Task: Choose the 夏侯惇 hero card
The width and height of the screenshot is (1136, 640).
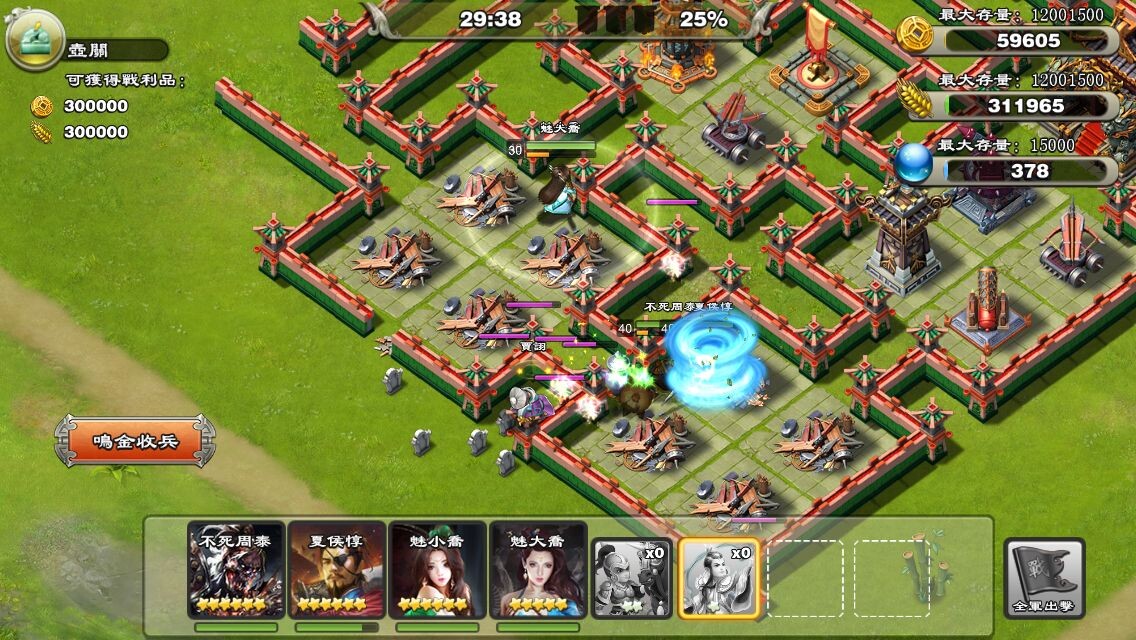Action: (x=336, y=569)
